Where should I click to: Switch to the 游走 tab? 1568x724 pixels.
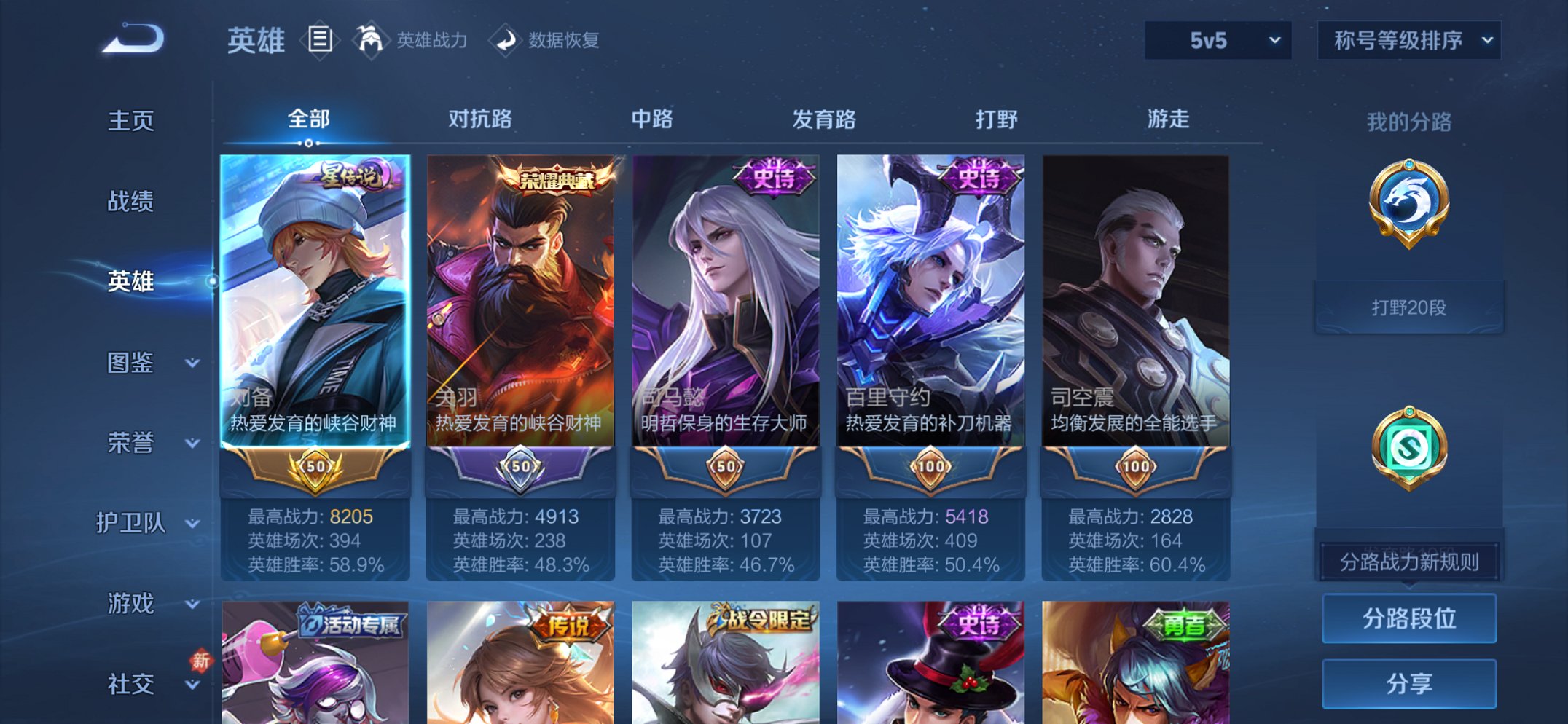click(x=1169, y=118)
